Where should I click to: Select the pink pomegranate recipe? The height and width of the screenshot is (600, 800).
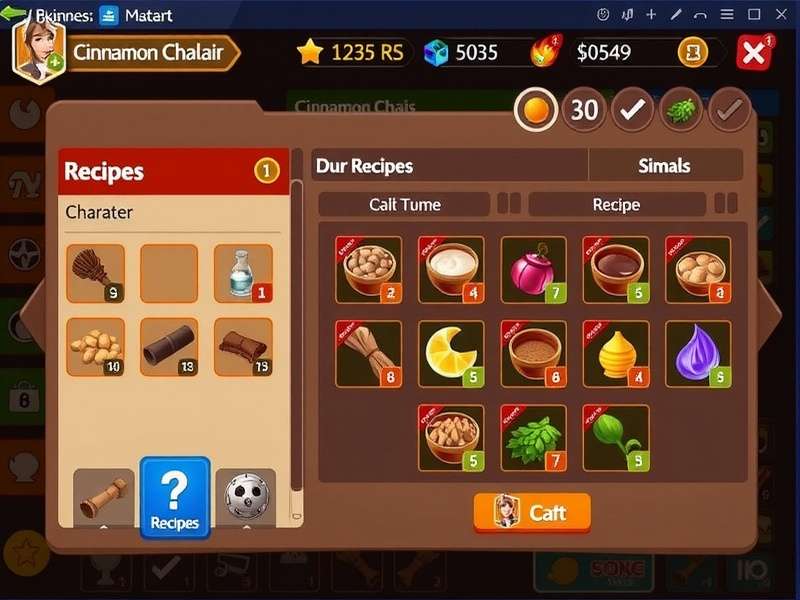(x=533, y=269)
